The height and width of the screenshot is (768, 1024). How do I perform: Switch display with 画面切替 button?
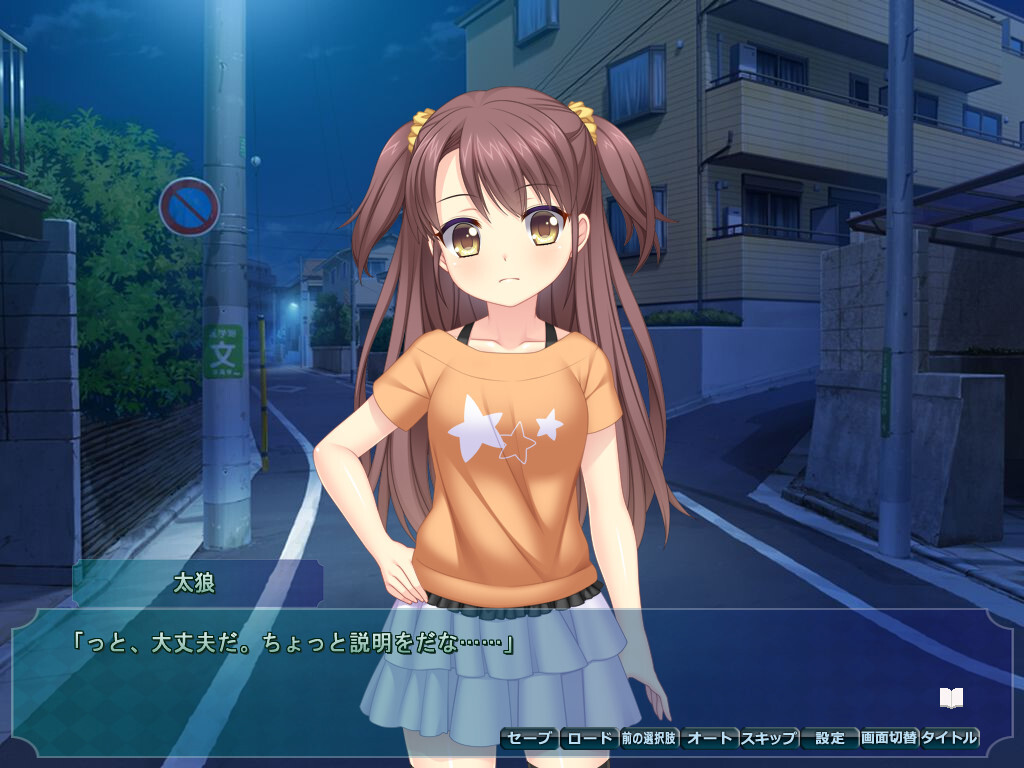tap(889, 739)
